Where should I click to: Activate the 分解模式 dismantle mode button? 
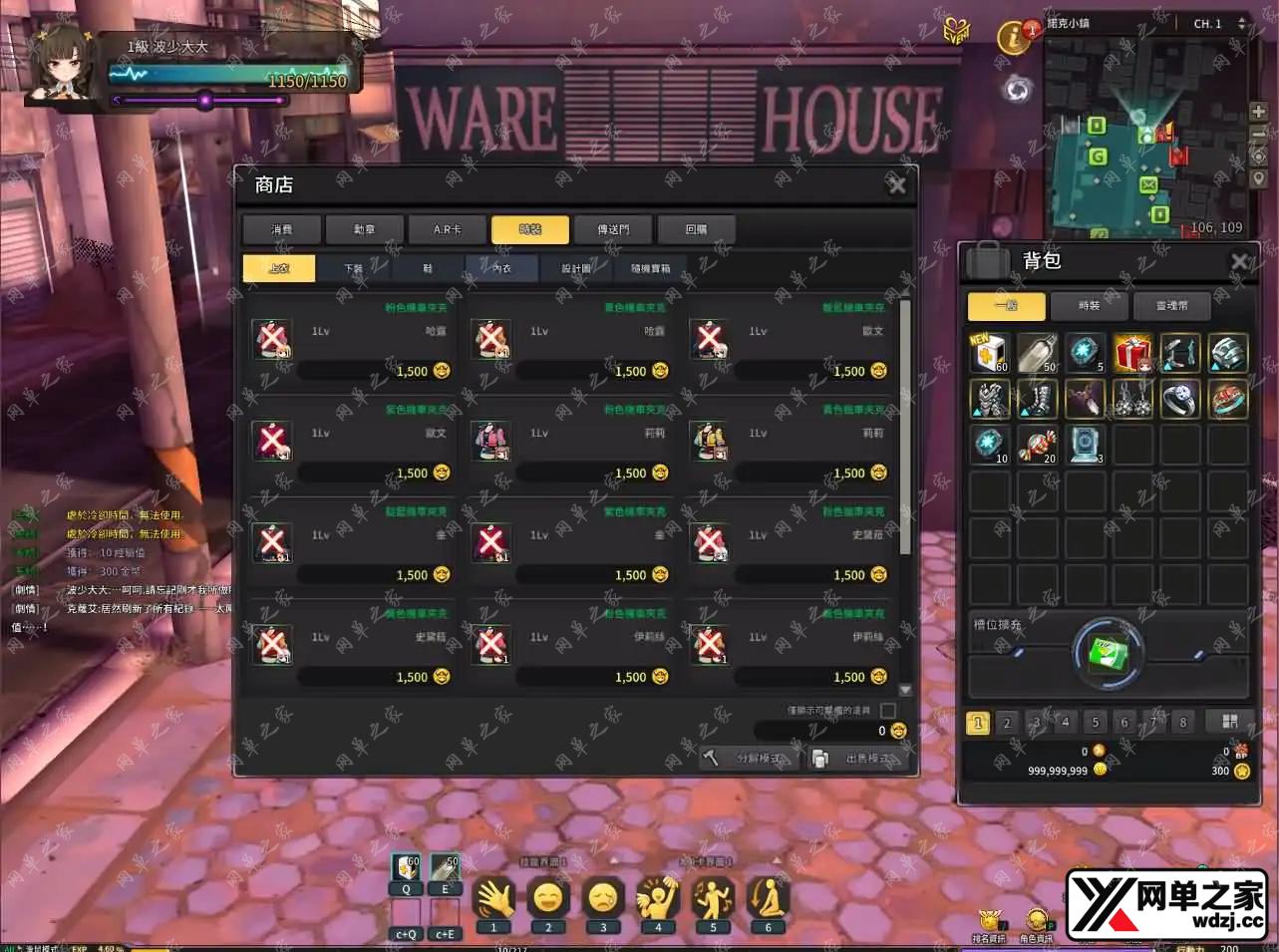[750, 759]
